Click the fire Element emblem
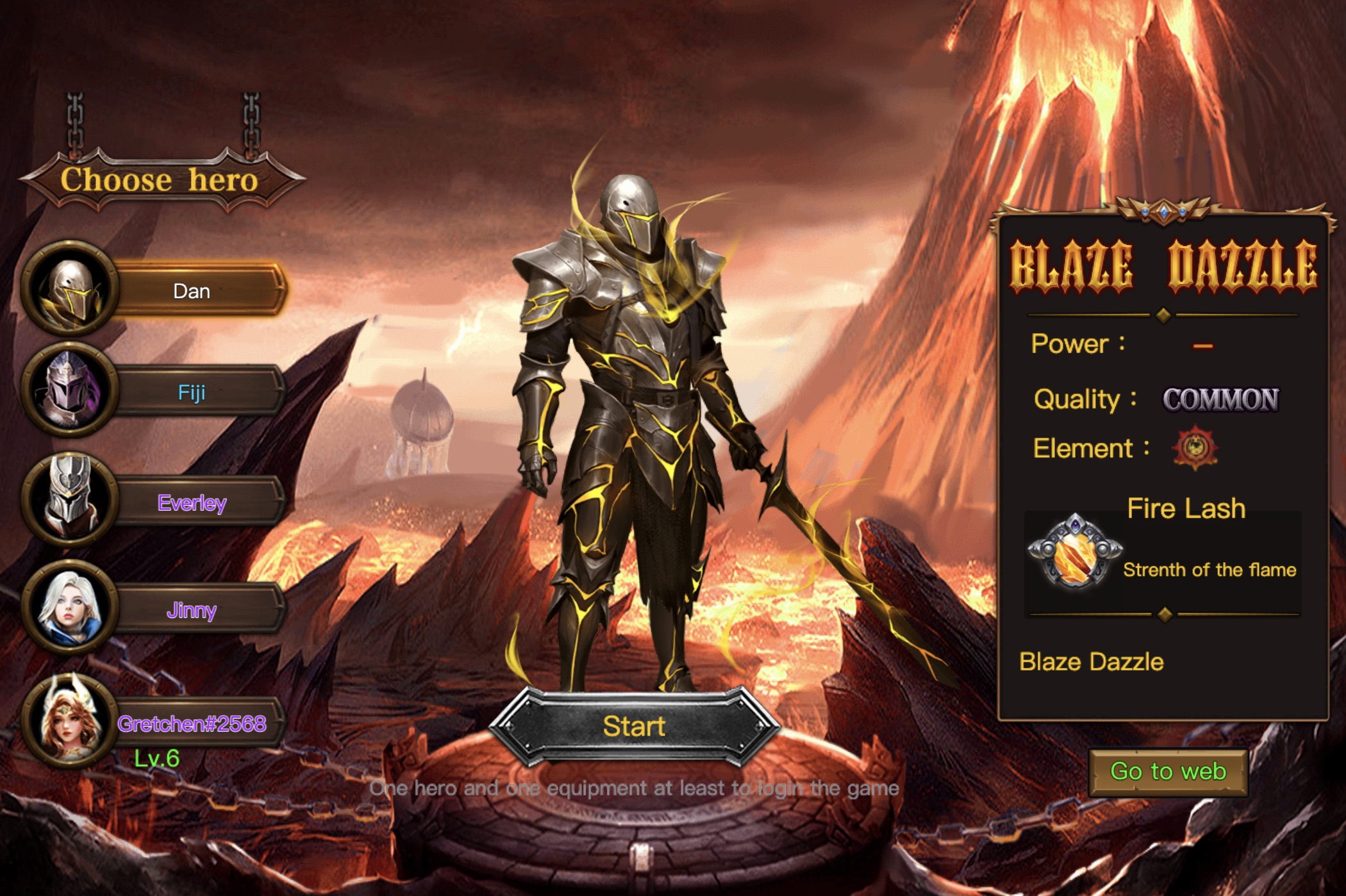This screenshot has width=1346, height=896. [1194, 447]
